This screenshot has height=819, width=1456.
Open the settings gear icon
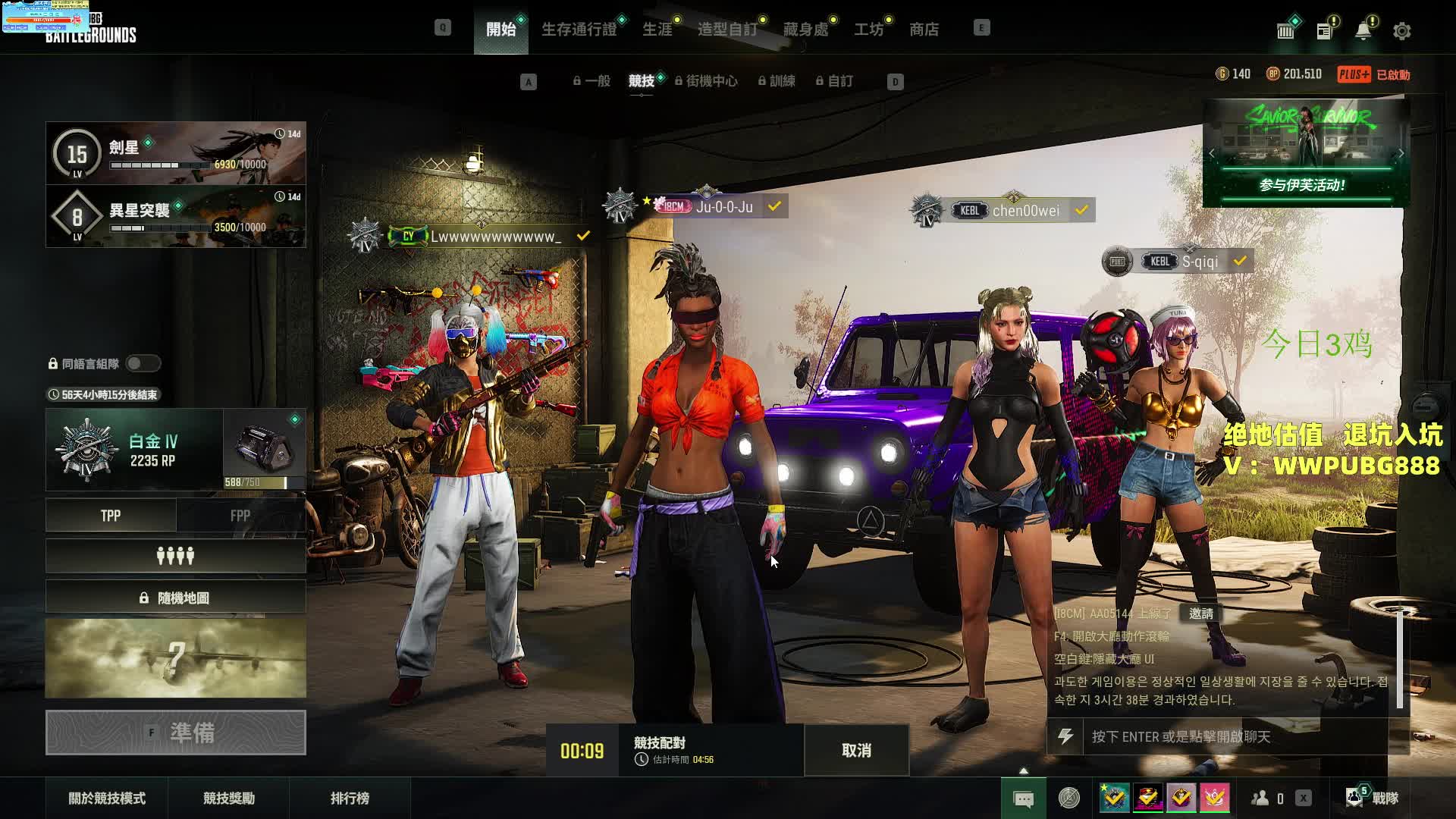tap(1401, 31)
